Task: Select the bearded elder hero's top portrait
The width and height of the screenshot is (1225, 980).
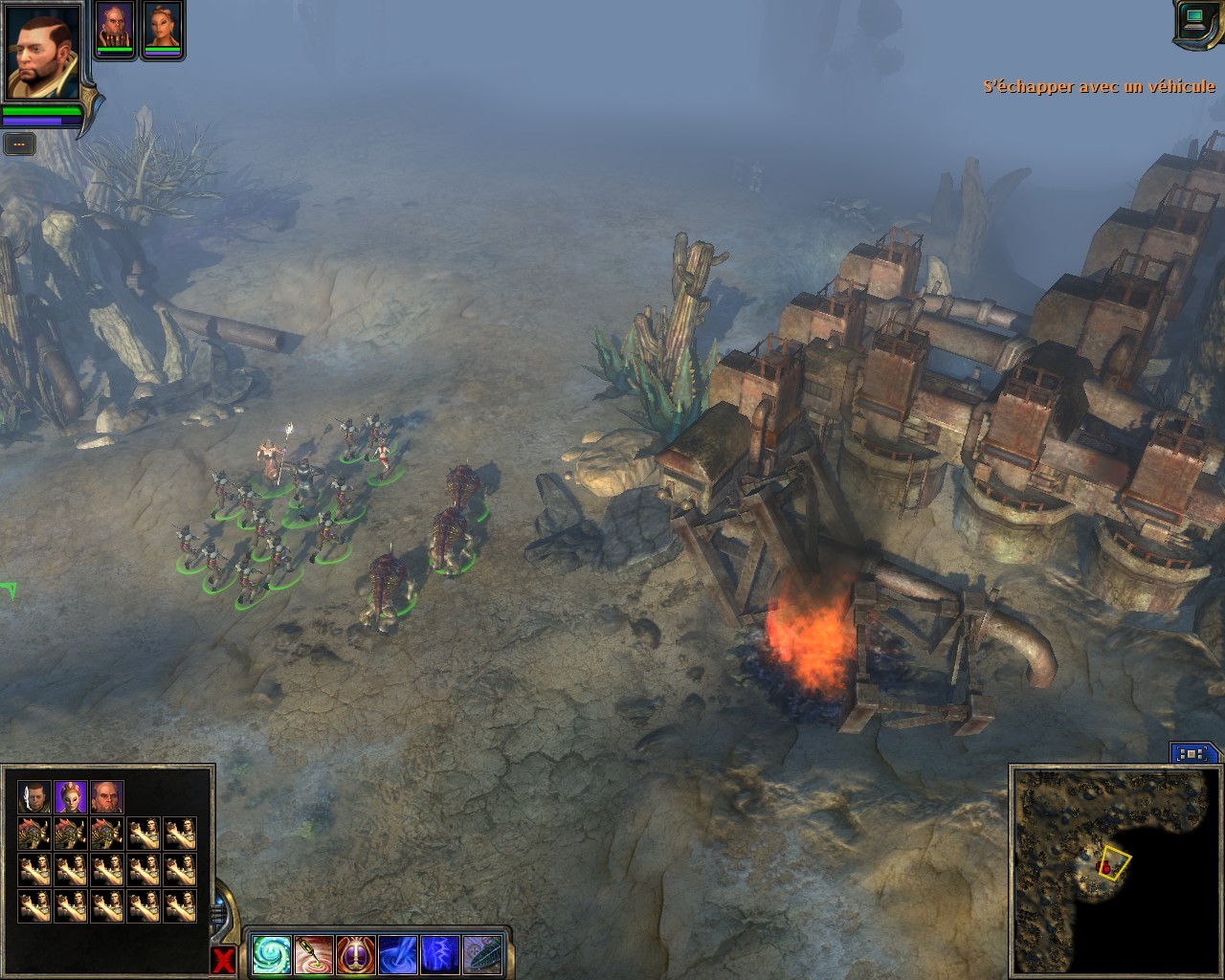Action: 115,27
